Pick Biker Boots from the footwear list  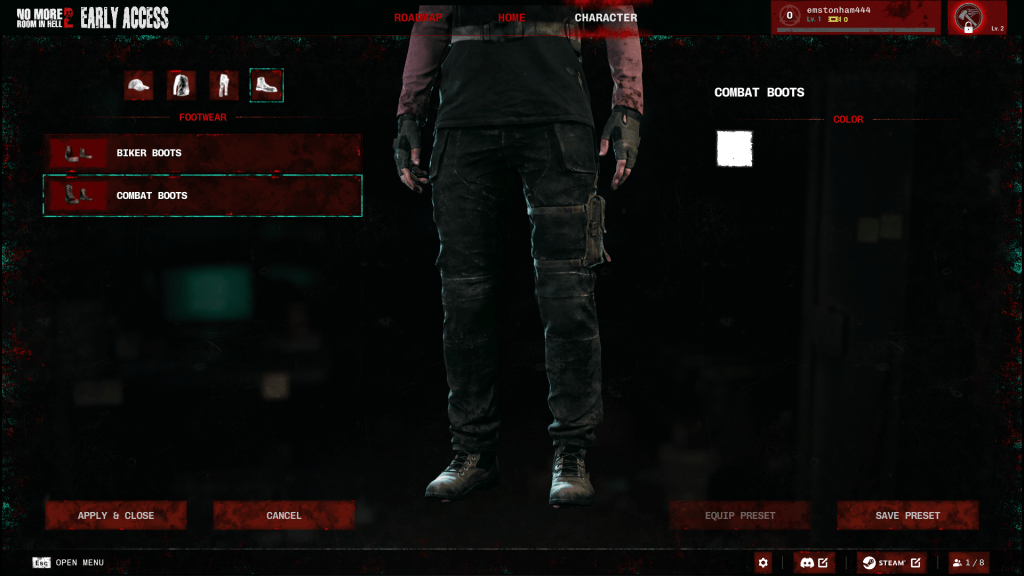202,153
